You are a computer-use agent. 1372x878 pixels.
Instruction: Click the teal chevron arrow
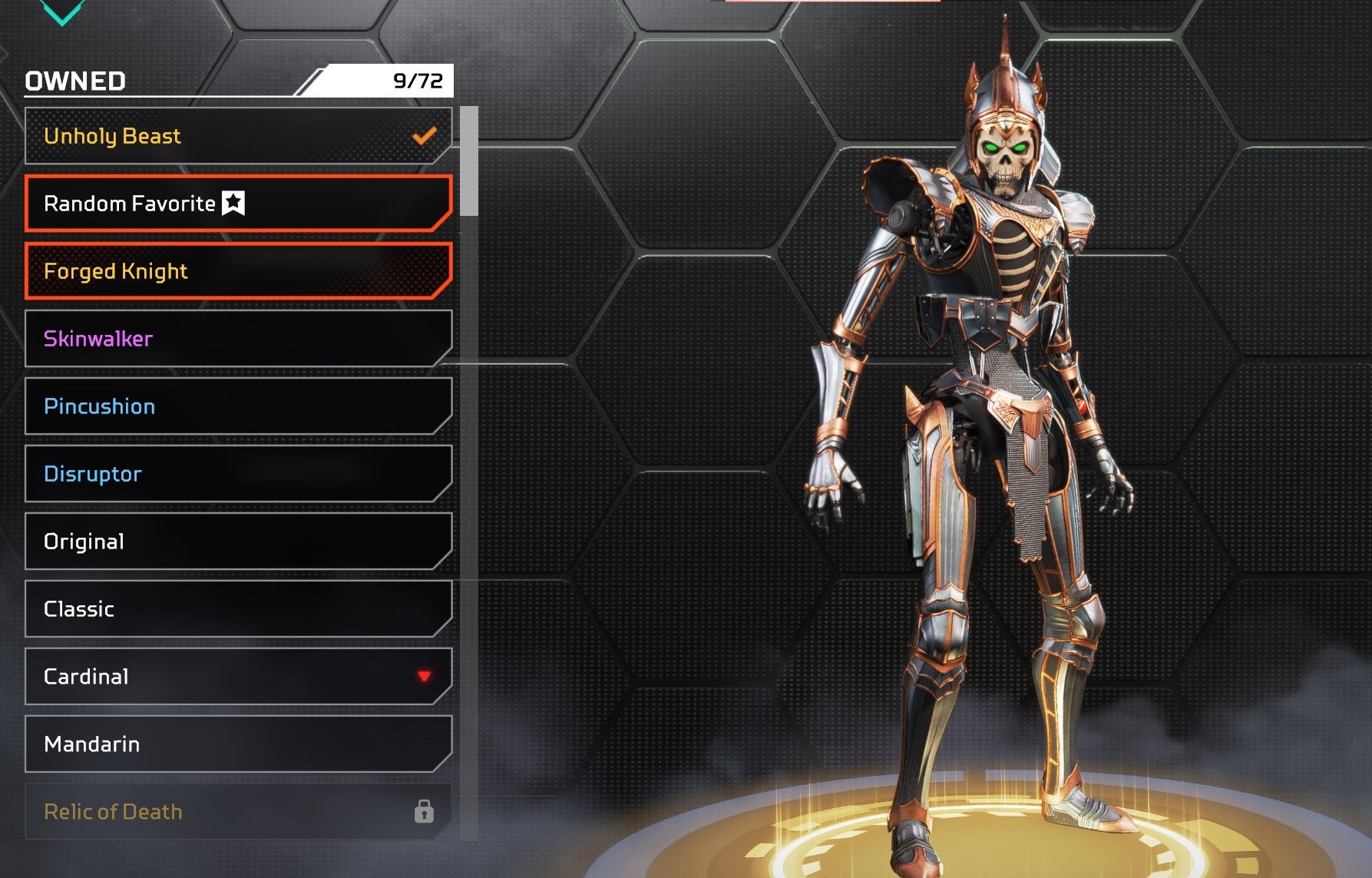(61, 11)
